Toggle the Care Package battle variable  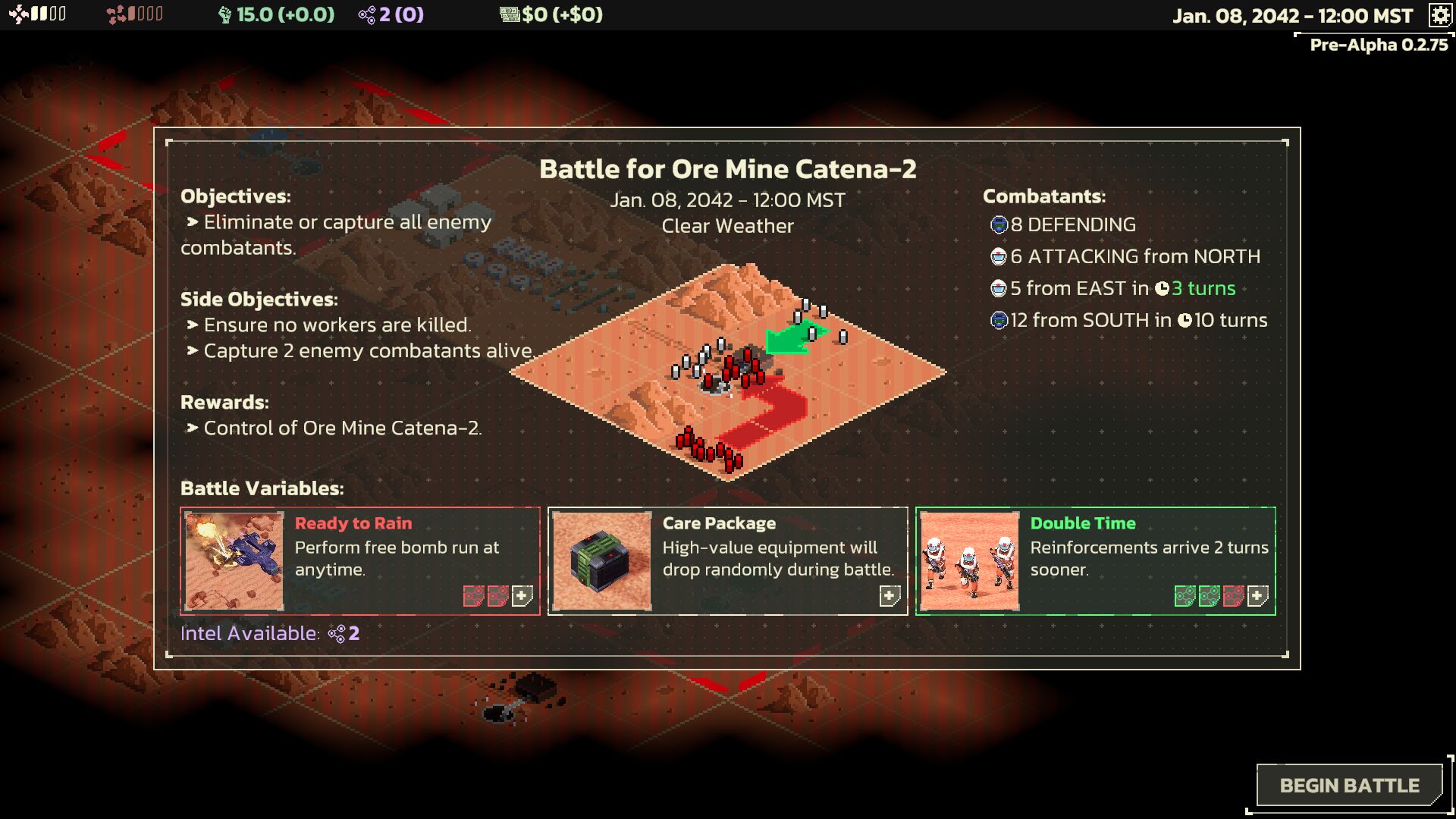[x=726, y=560]
